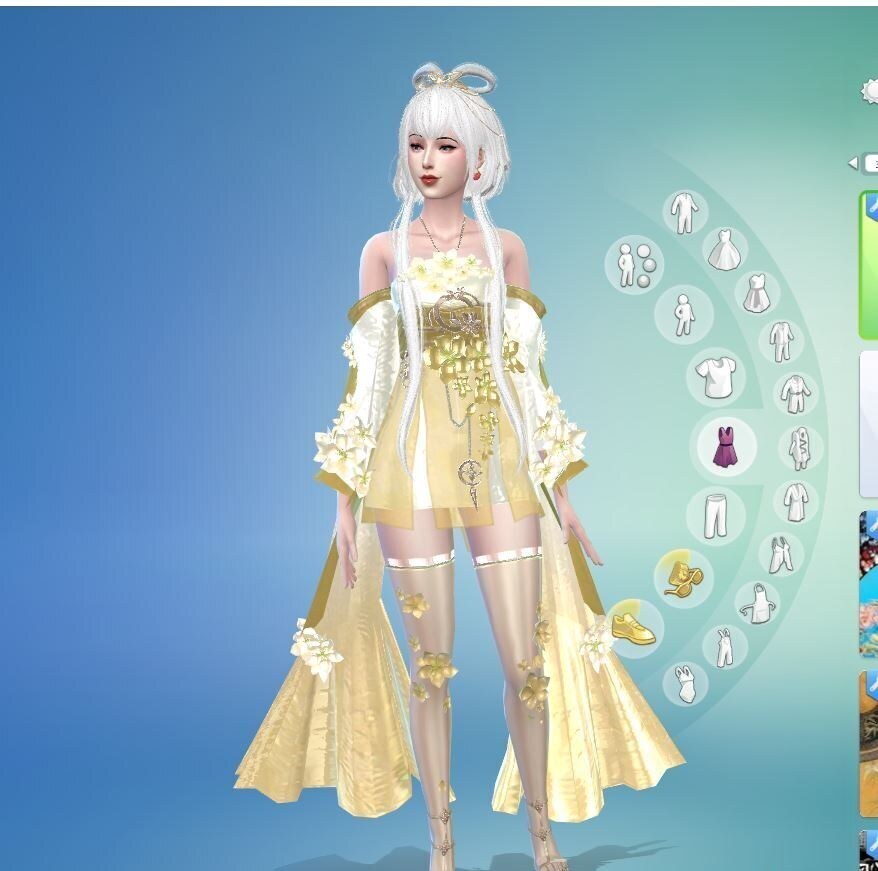
Task: Choose the plain bathrobe icon
Action: (795, 500)
